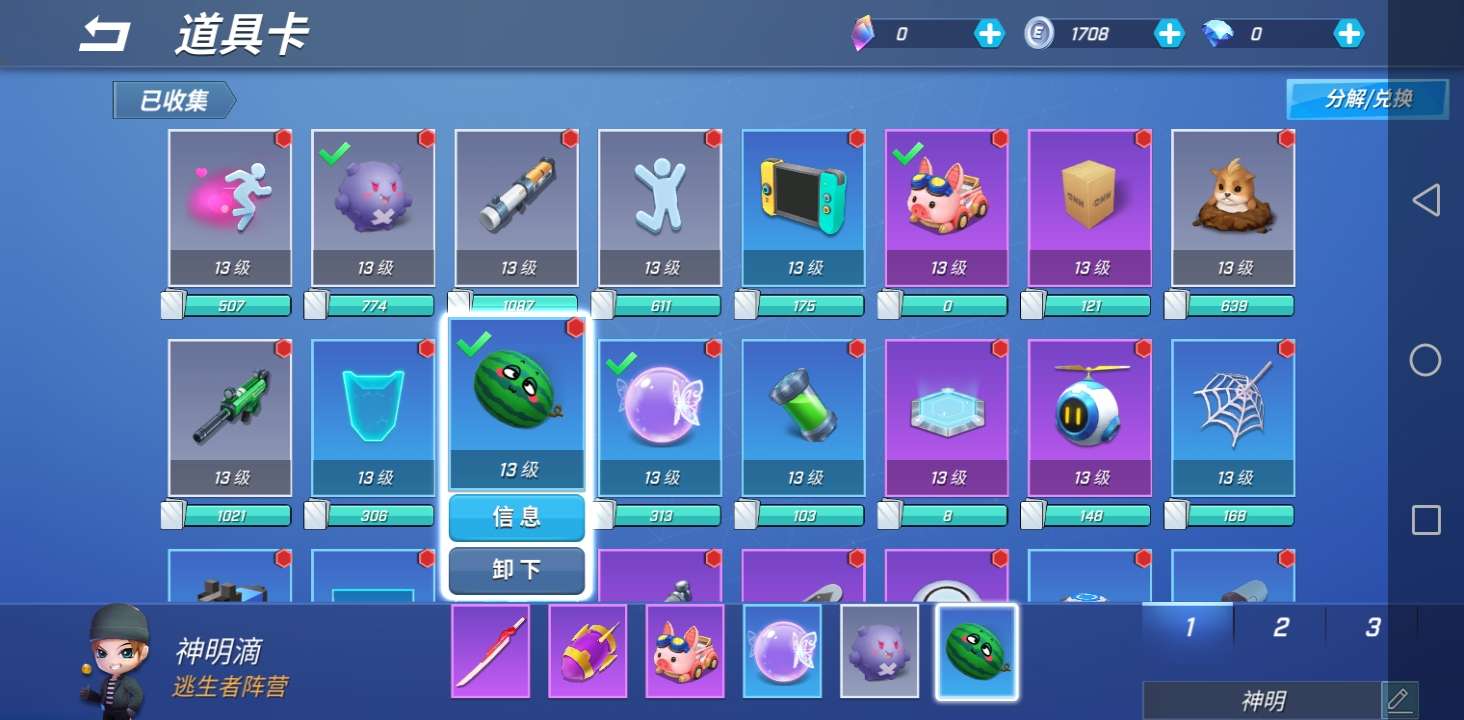Switch to loadout tab 2
Image resolution: width=1464 pixels, height=720 pixels.
click(1280, 627)
